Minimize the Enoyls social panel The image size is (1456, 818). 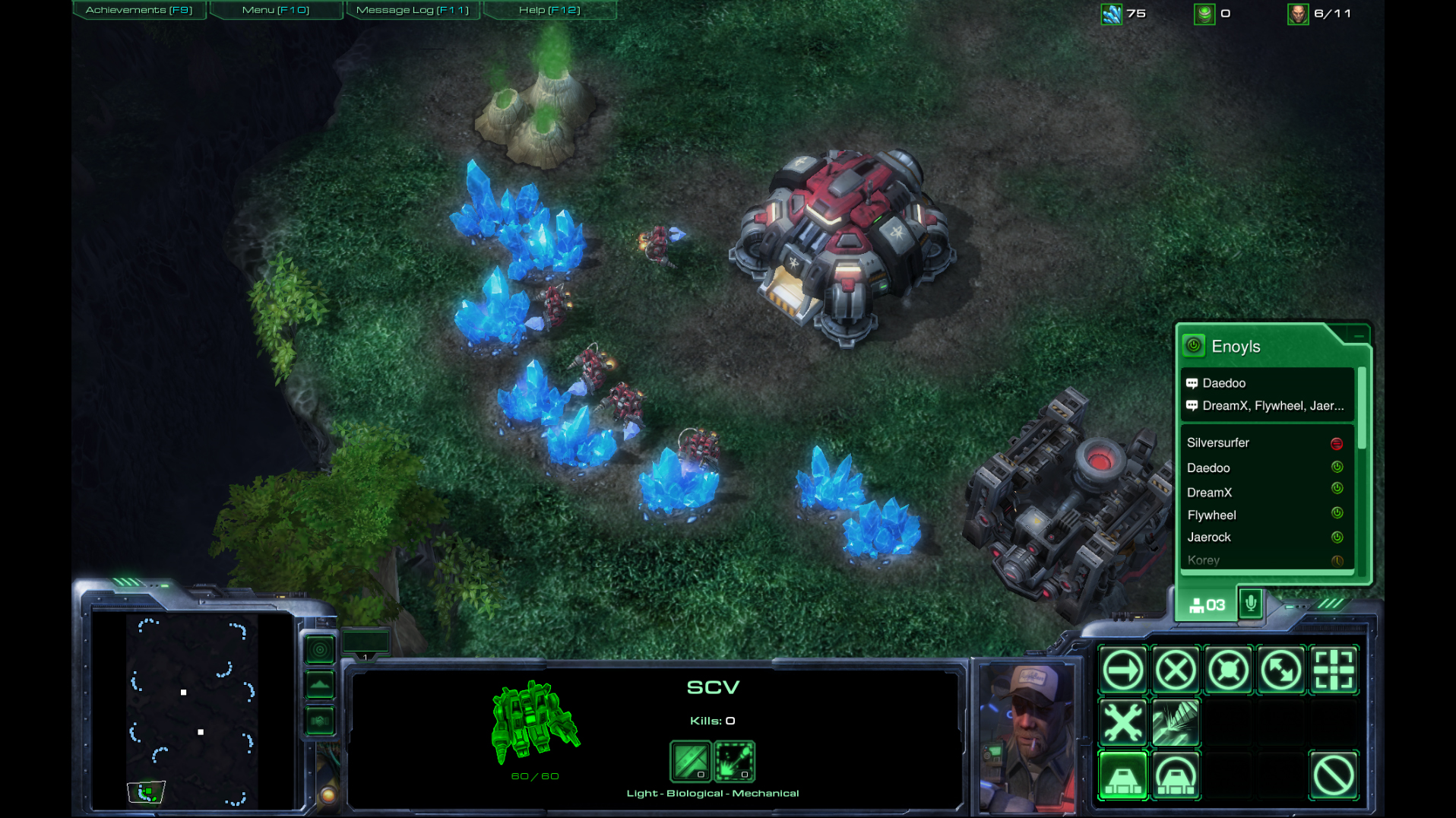(1358, 335)
